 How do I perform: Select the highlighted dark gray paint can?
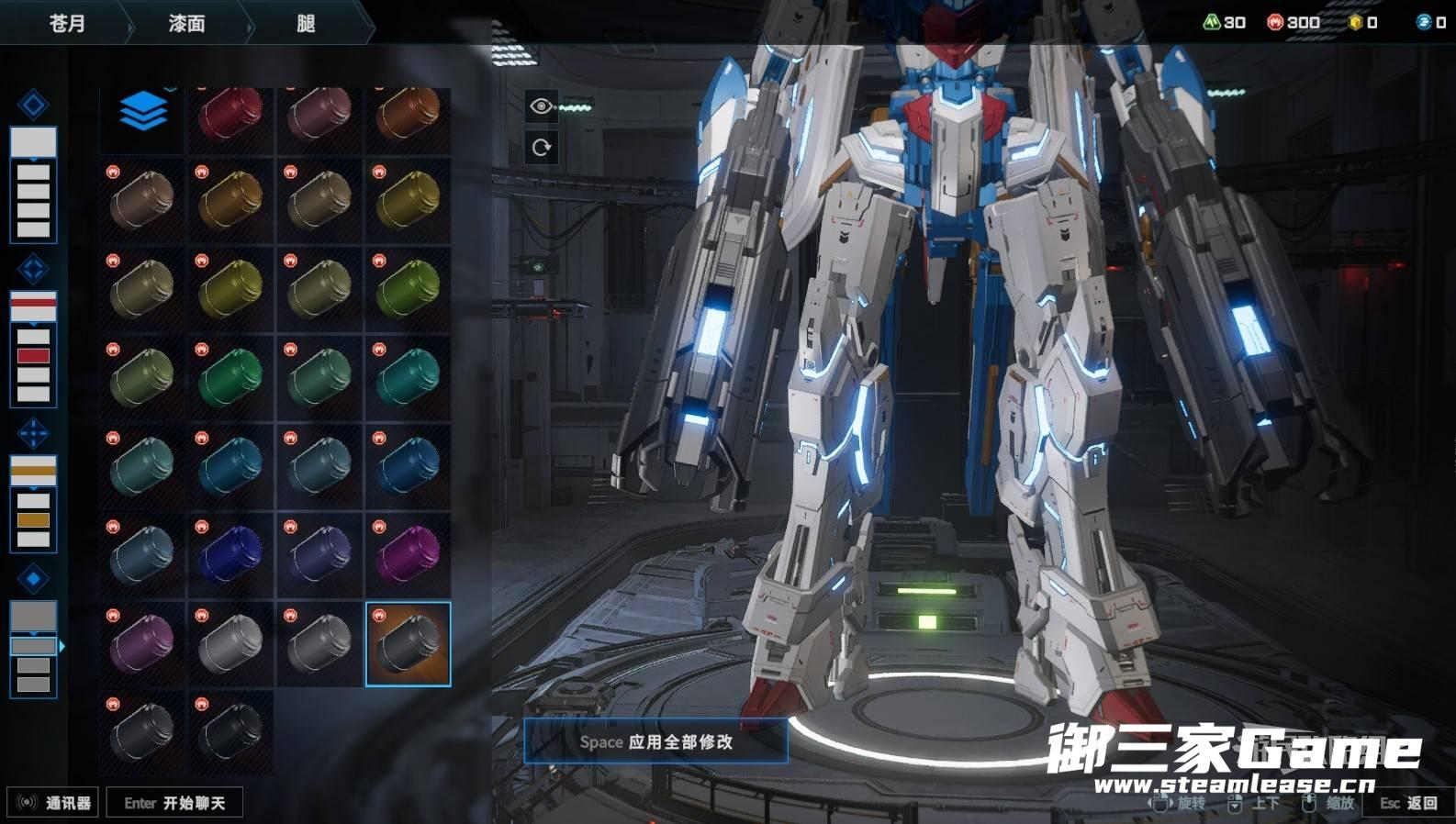pos(409,644)
